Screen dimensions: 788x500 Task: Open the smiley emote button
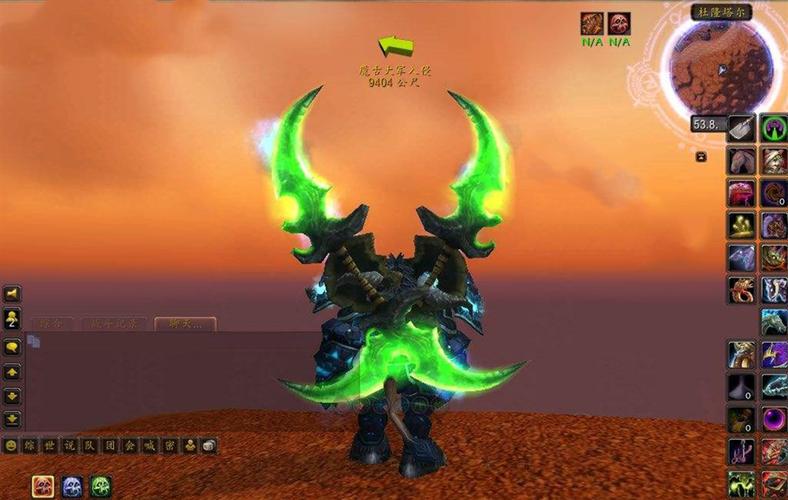point(11,445)
